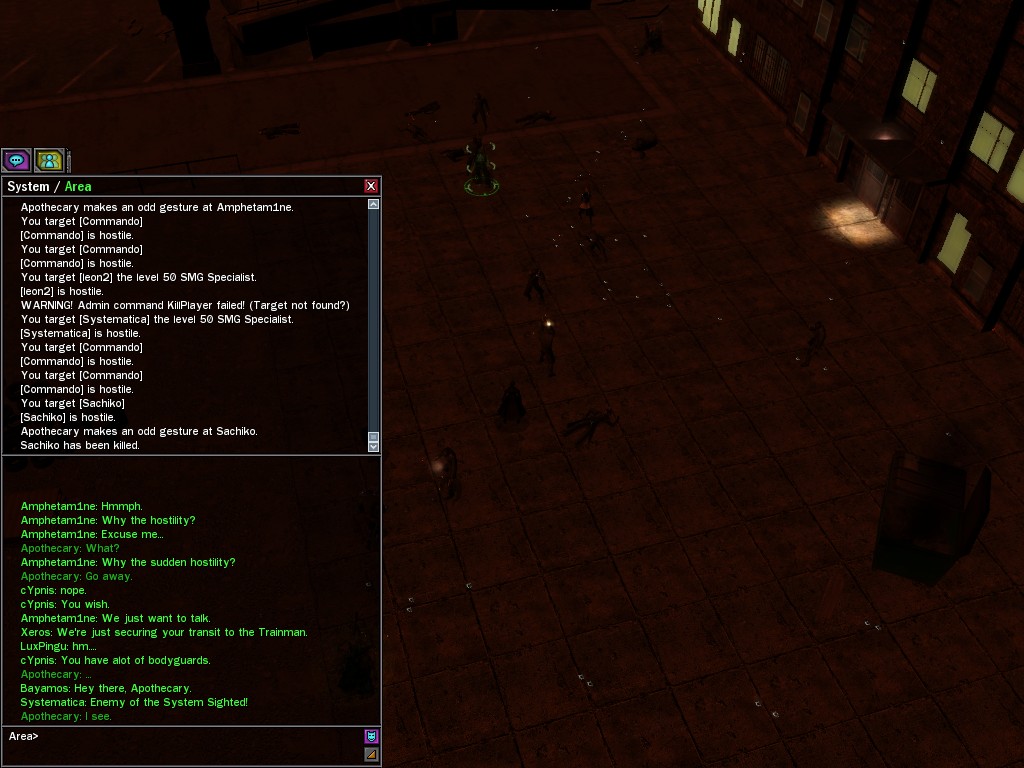Select the Area channel label in title
This screenshot has width=1024, height=768.
click(78, 187)
